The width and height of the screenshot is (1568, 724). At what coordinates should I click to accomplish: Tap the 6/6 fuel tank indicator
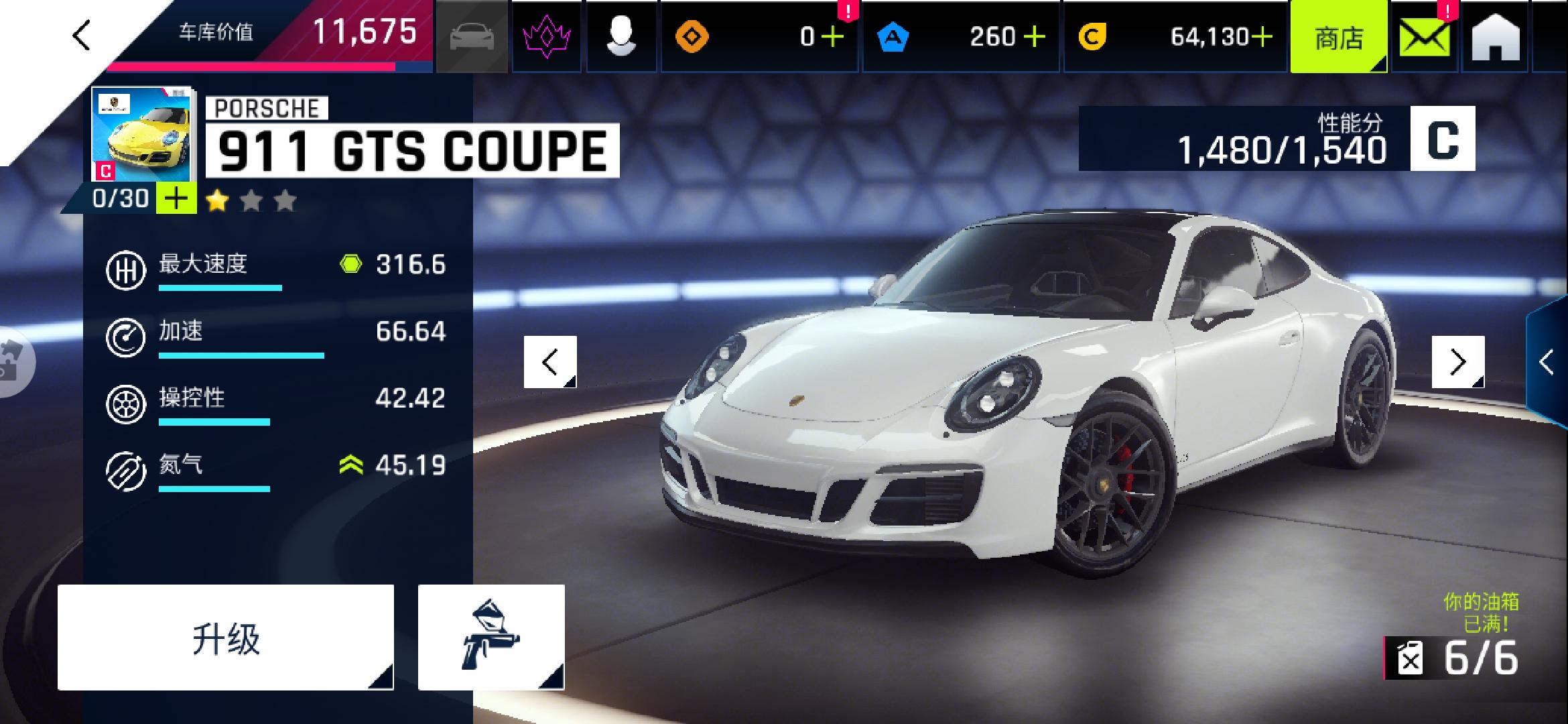coord(1457,658)
